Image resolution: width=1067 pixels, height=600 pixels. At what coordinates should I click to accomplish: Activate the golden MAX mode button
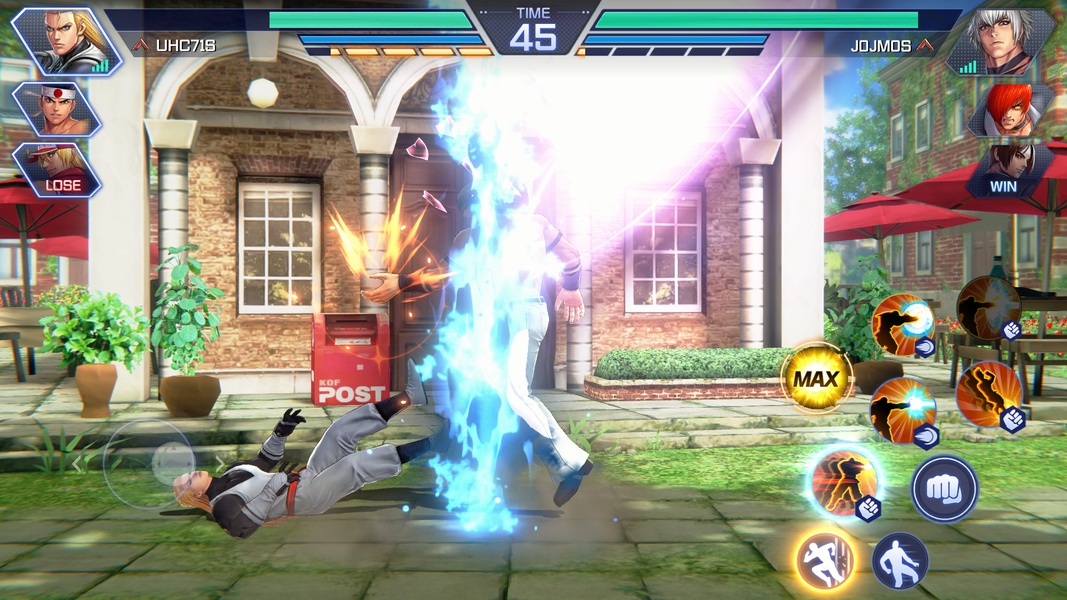[x=816, y=378]
